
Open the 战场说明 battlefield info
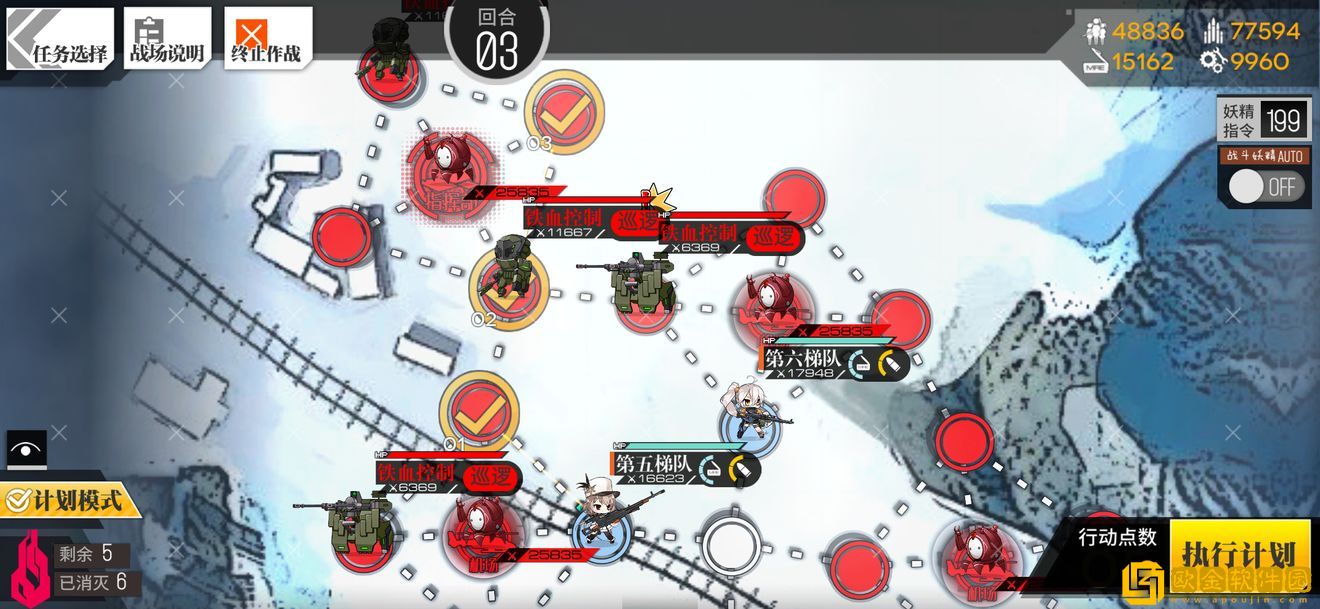pos(167,40)
